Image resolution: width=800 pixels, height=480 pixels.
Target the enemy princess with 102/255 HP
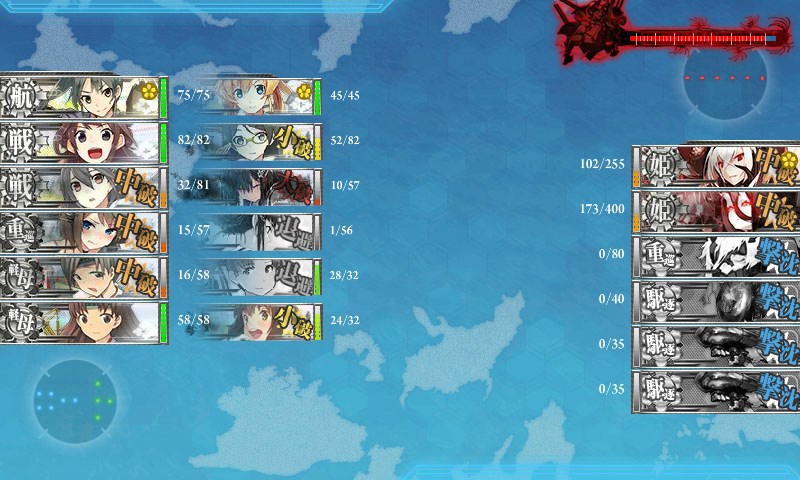[715, 165]
